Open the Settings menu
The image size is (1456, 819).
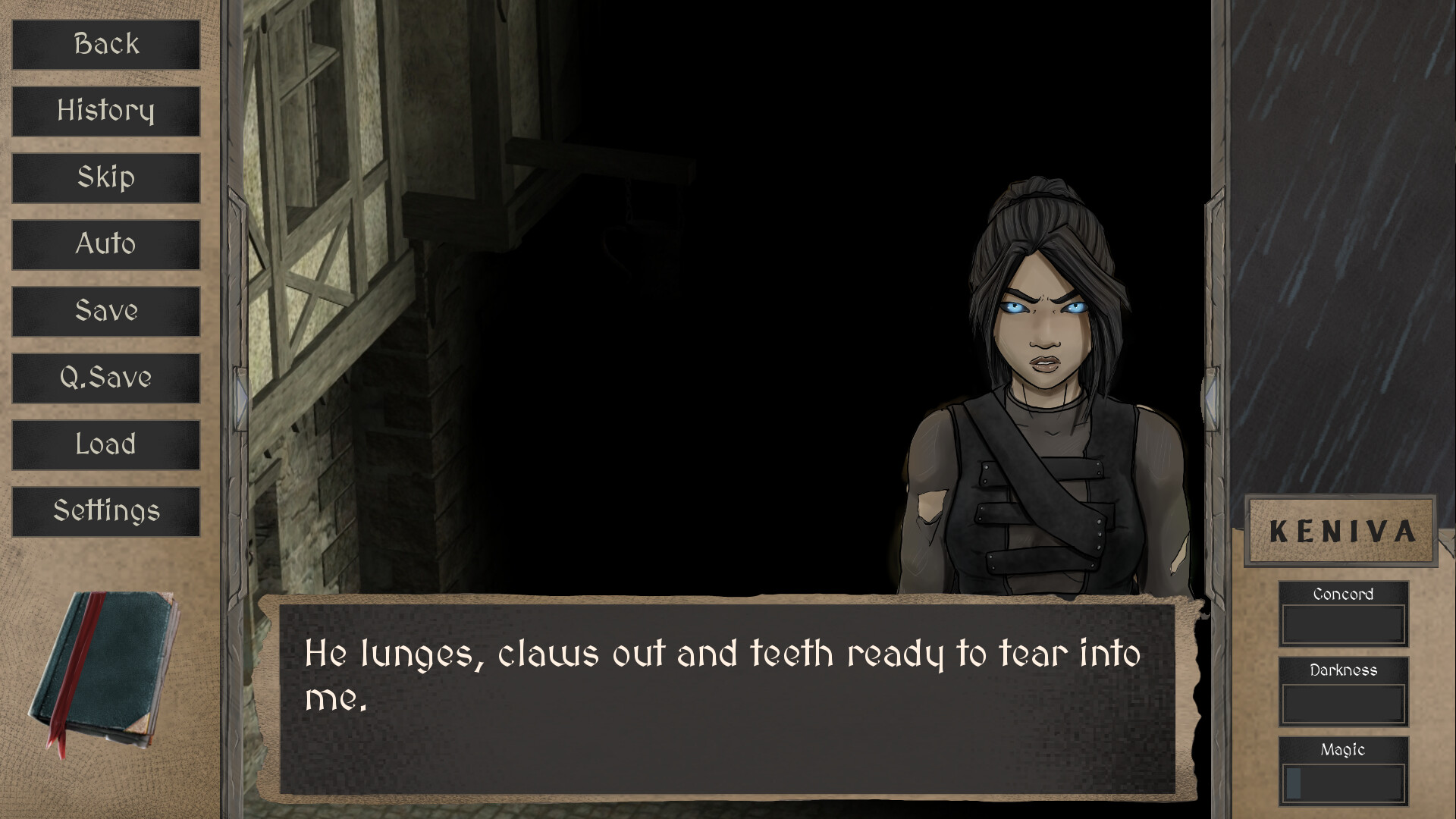point(106,510)
